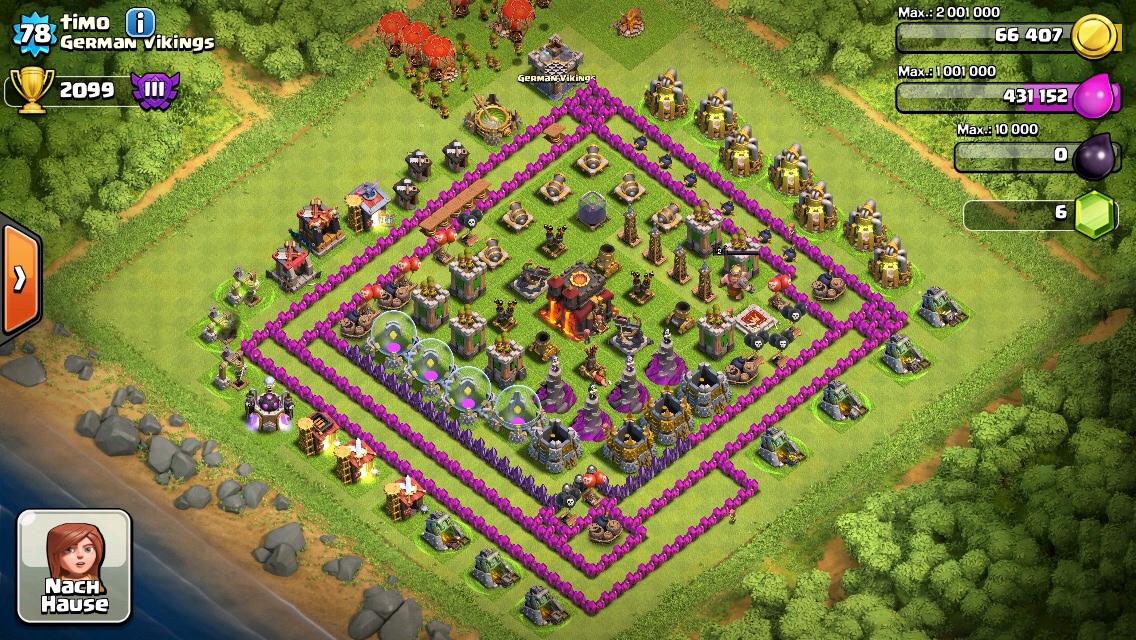
Task: Open the blue info button beside timo
Action: [x=141, y=22]
